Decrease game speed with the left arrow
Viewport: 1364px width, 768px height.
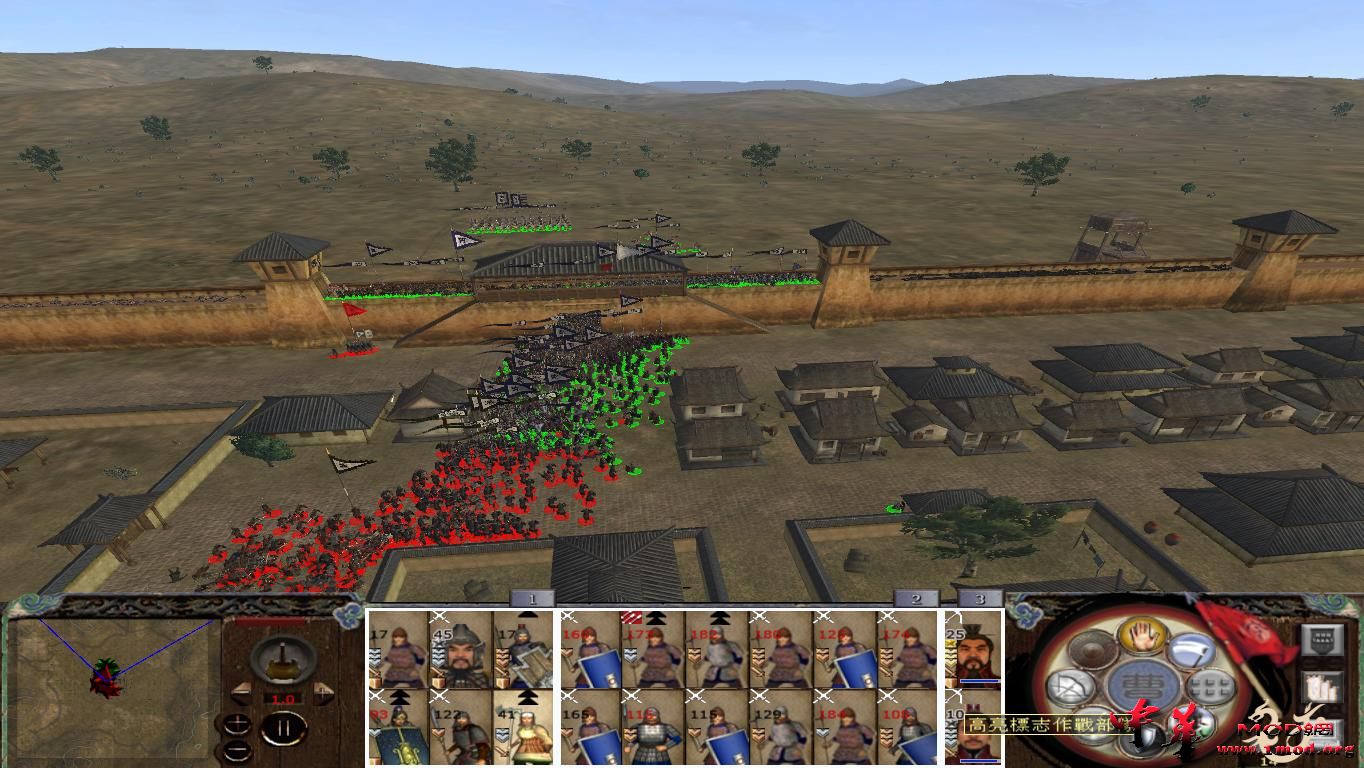pos(243,691)
